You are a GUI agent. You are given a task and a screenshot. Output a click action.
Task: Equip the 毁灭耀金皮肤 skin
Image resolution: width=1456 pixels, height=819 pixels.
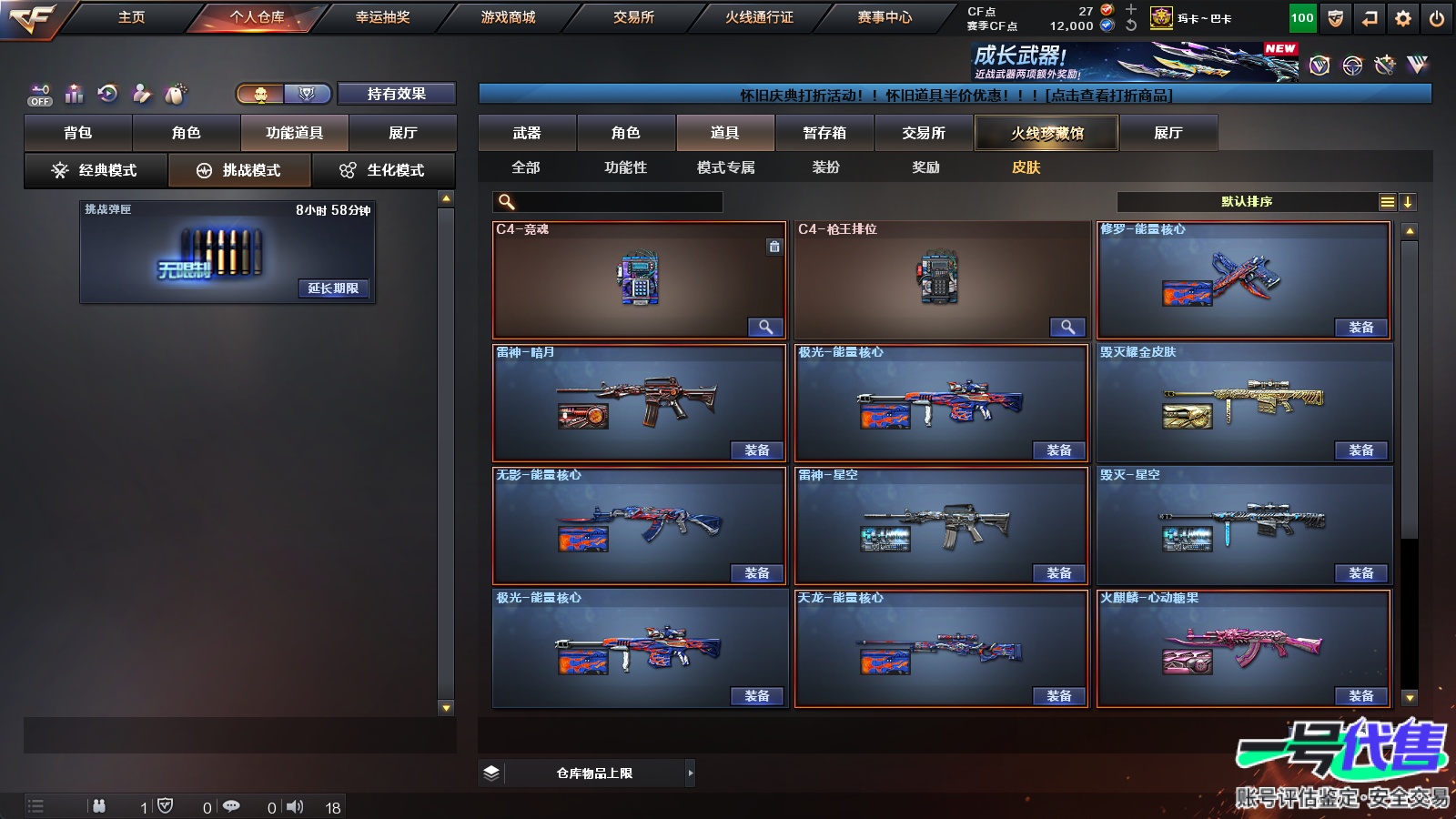(x=1360, y=450)
